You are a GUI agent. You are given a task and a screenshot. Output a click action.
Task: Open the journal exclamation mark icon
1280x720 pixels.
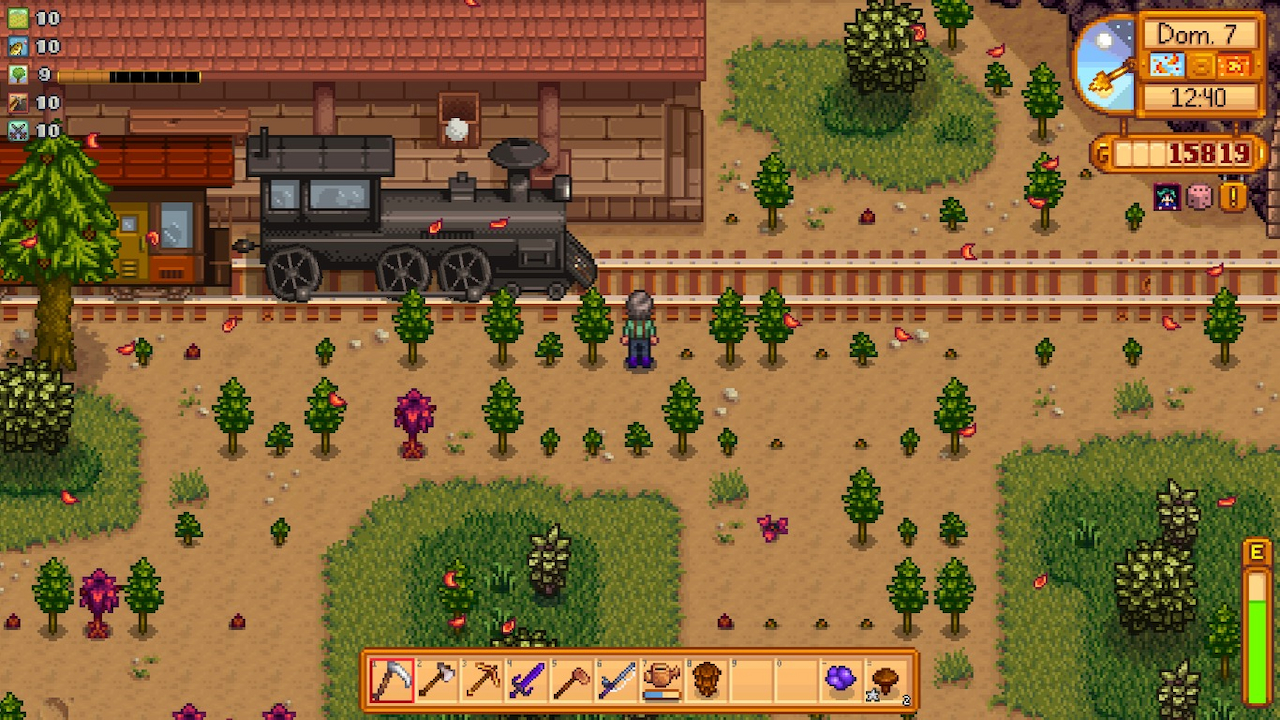tap(1233, 196)
